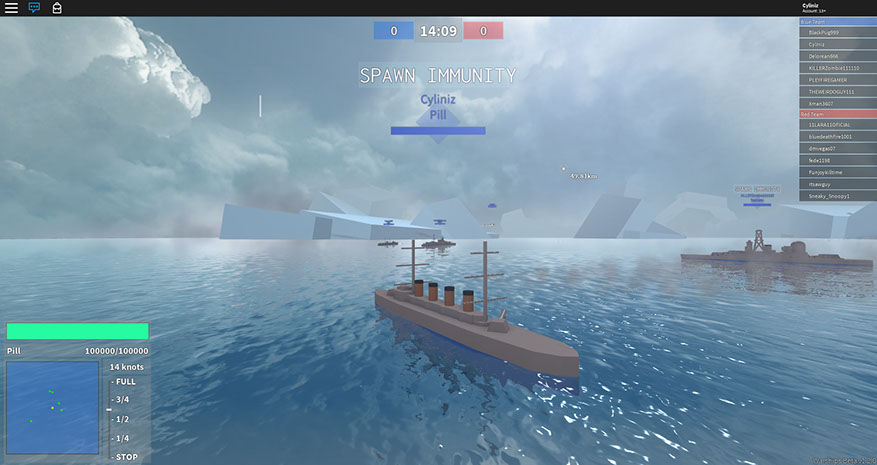Image resolution: width=877 pixels, height=465 pixels.
Task: Select dmvegas07 in the player list
Action: [836, 148]
